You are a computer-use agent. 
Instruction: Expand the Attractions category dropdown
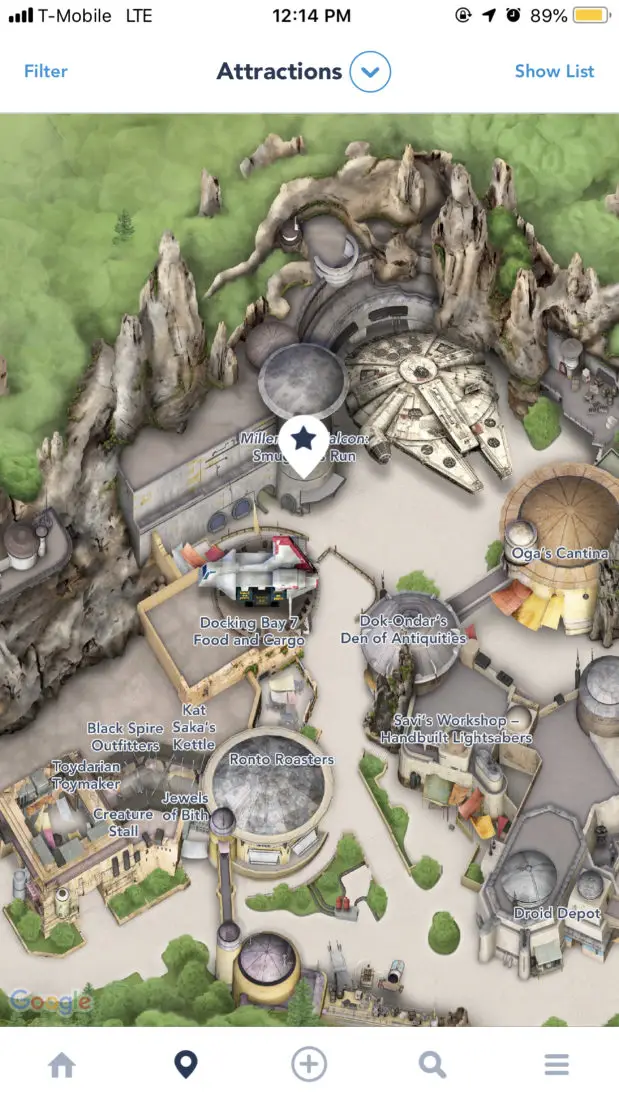pyautogui.click(x=369, y=72)
